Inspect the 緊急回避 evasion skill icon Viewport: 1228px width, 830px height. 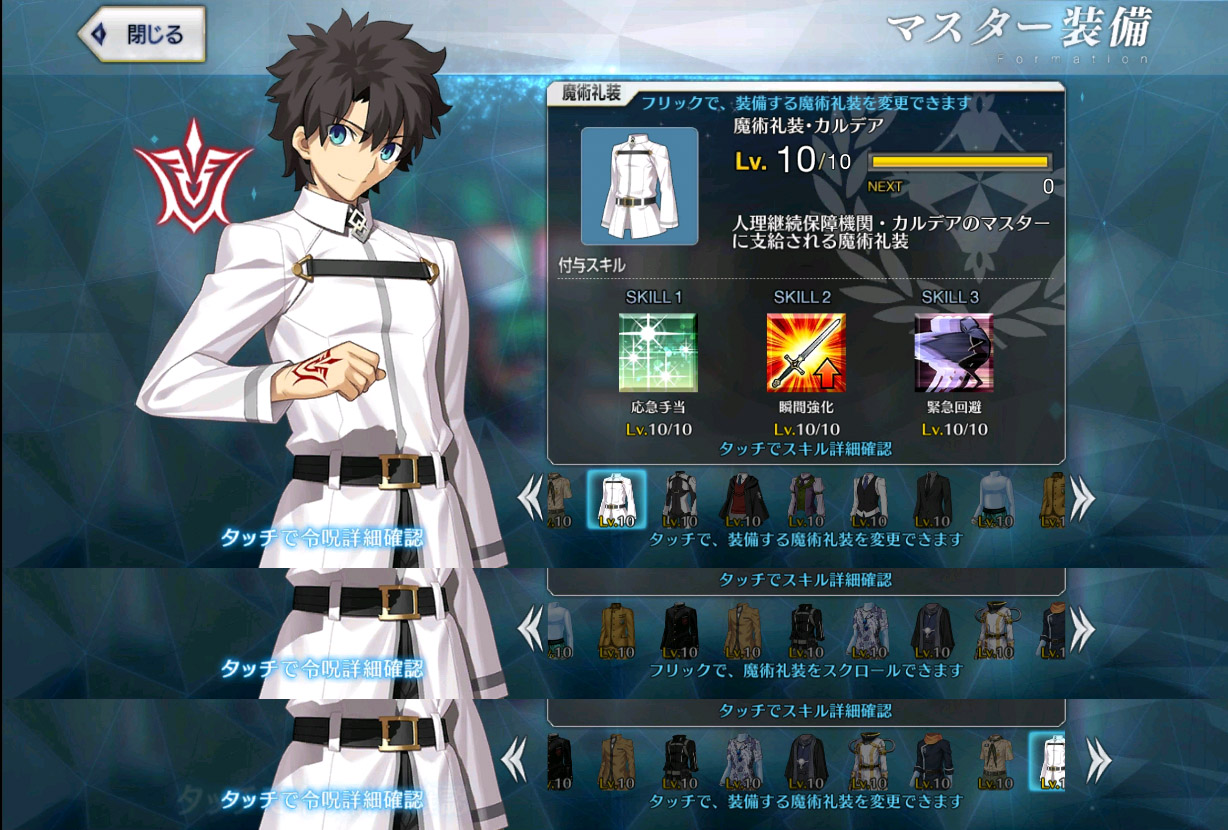click(953, 352)
